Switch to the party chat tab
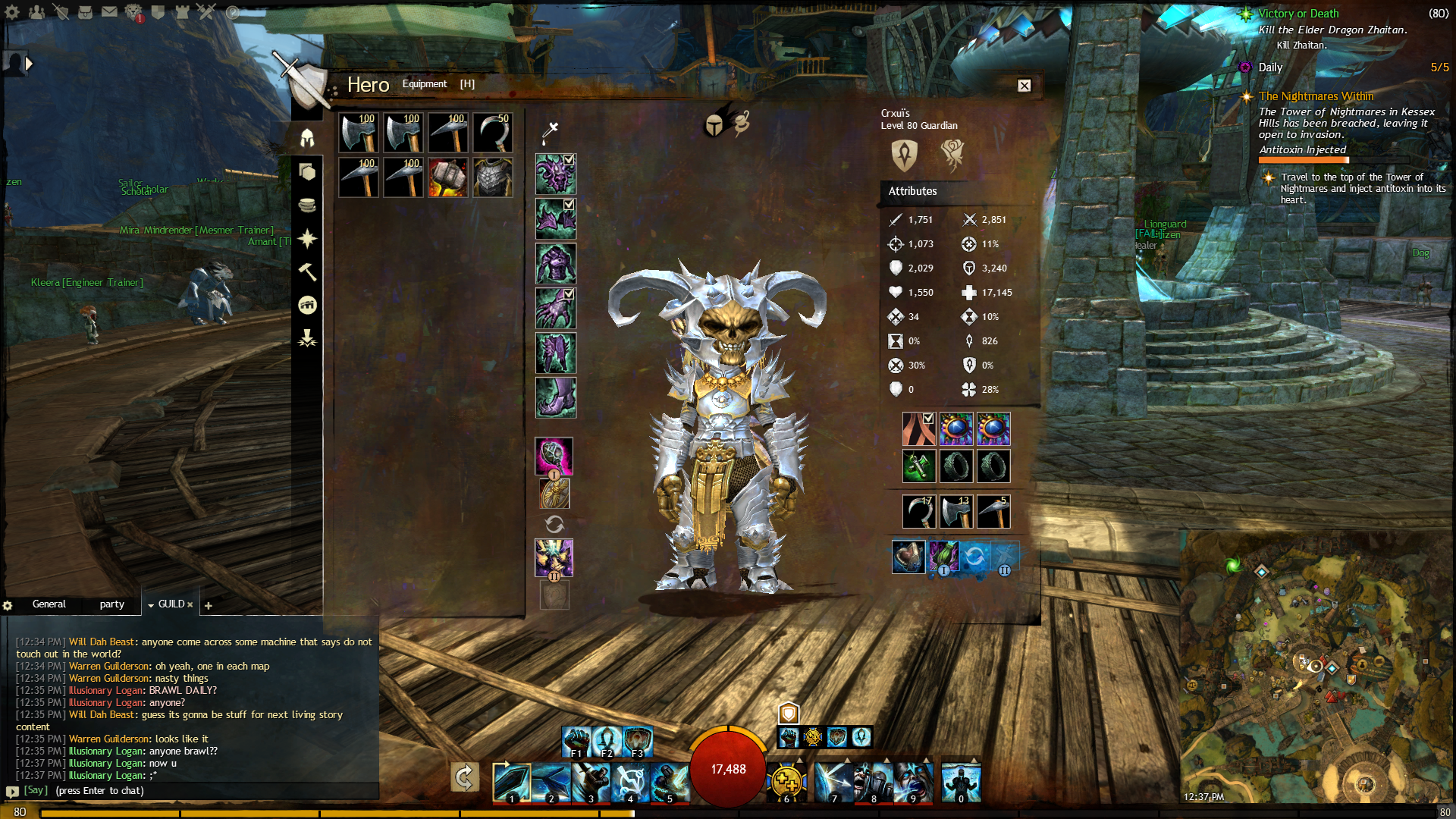Image resolution: width=1456 pixels, height=819 pixels. [111, 604]
